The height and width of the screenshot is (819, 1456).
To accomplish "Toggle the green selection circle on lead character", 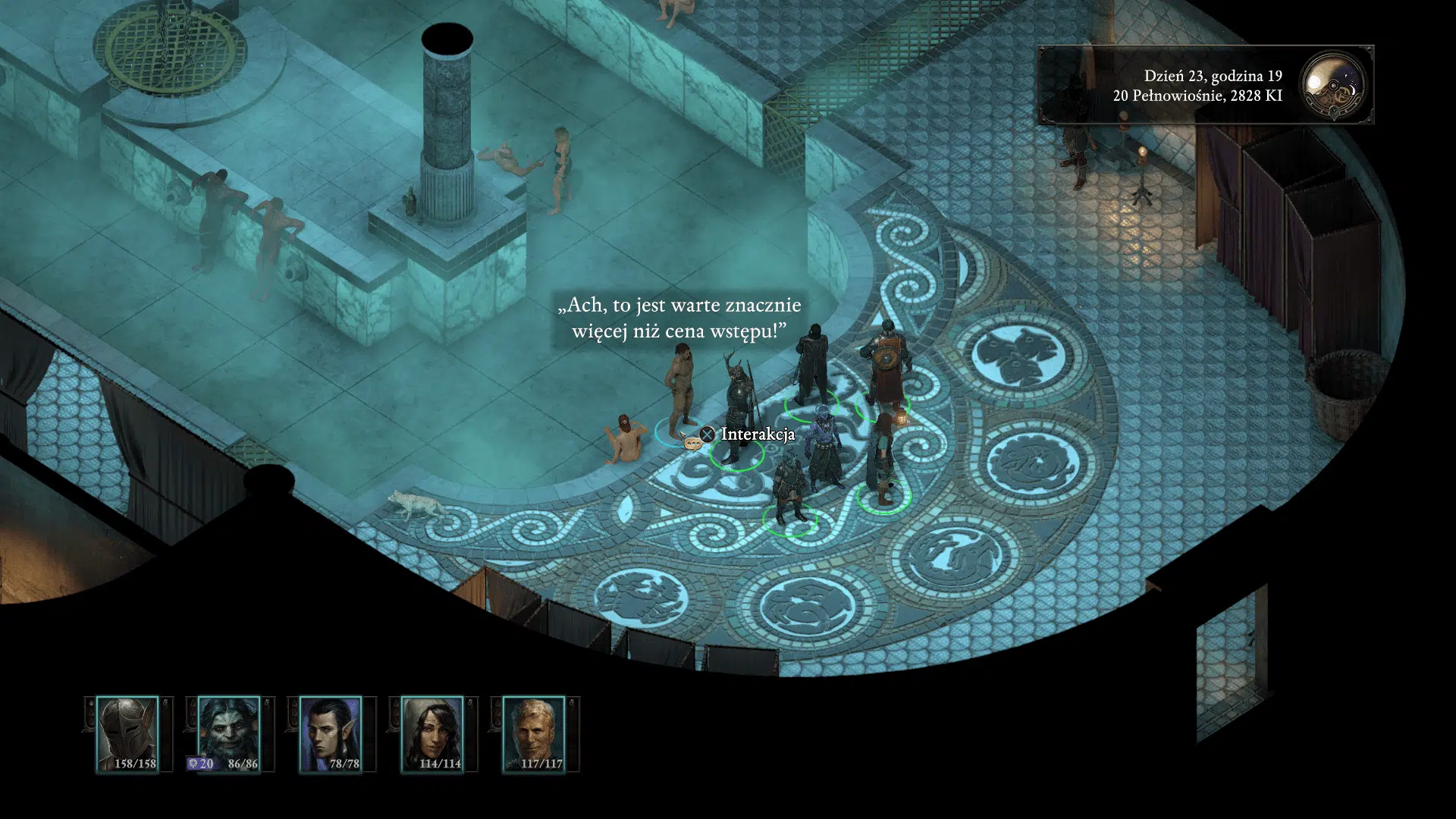I will pyautogui.click(x=737, y=457).
